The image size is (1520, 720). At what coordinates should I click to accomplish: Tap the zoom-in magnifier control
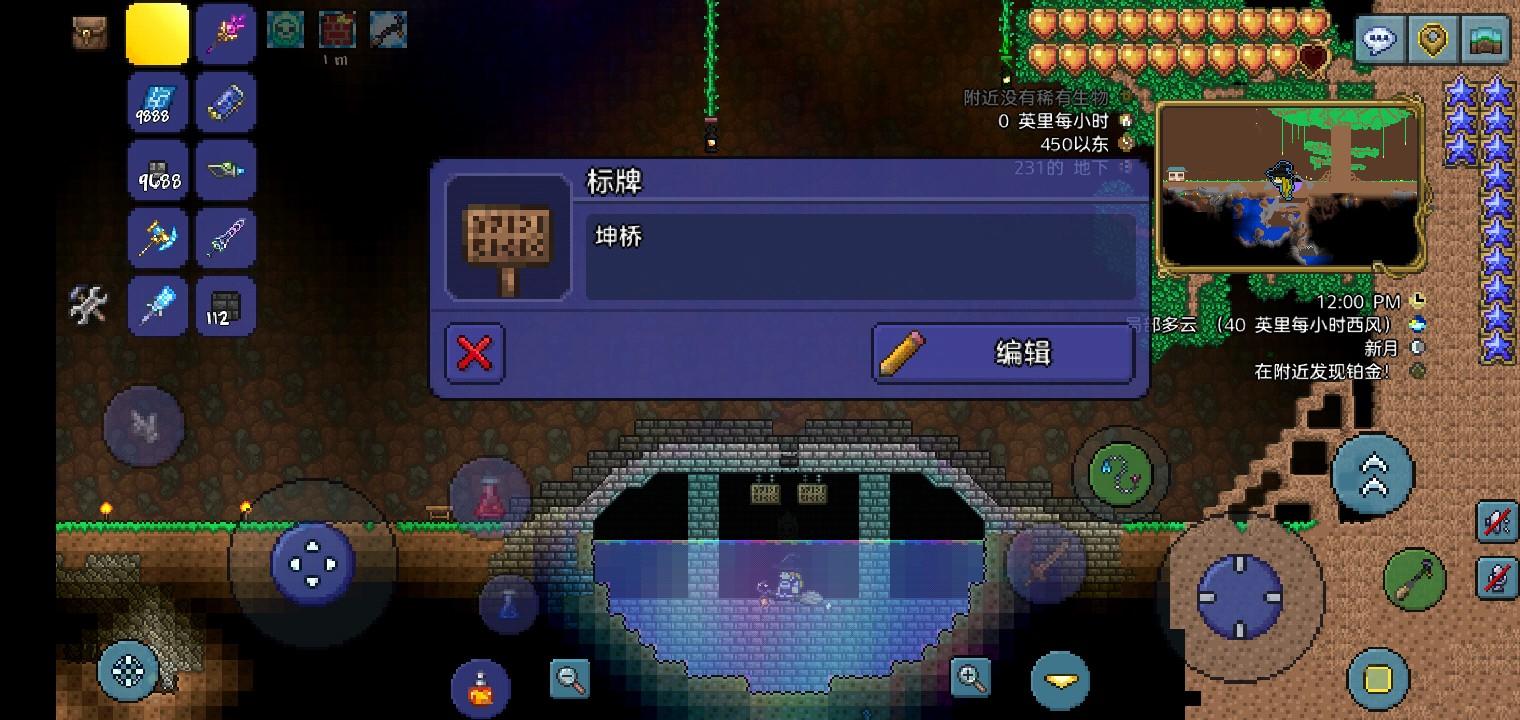969,676
